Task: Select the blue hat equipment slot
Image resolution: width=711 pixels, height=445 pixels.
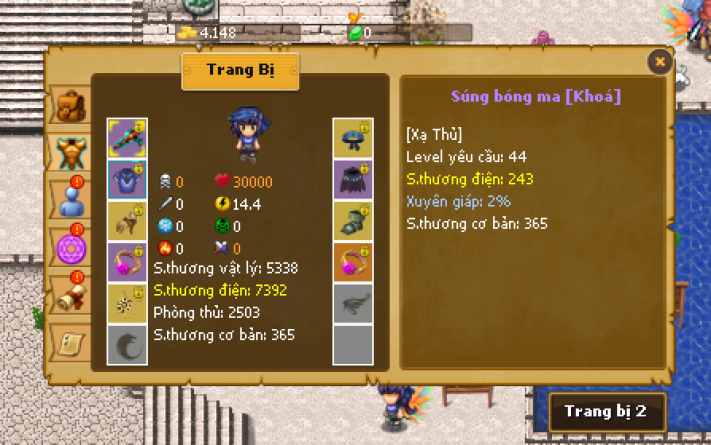Action: pos(353,138)
